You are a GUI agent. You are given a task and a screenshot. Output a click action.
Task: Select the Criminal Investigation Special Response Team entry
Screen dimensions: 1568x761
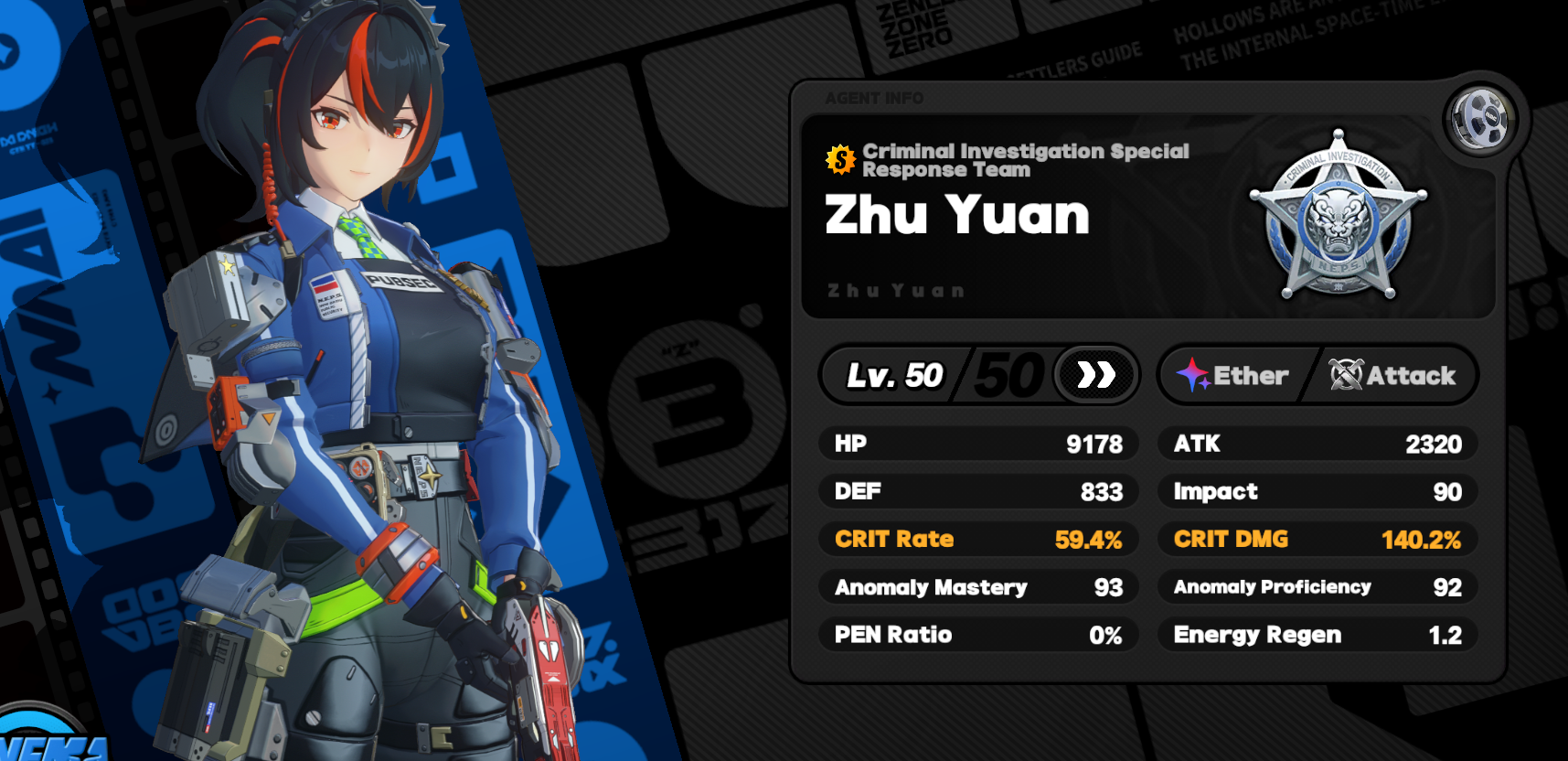click(x=1025, y=160)
